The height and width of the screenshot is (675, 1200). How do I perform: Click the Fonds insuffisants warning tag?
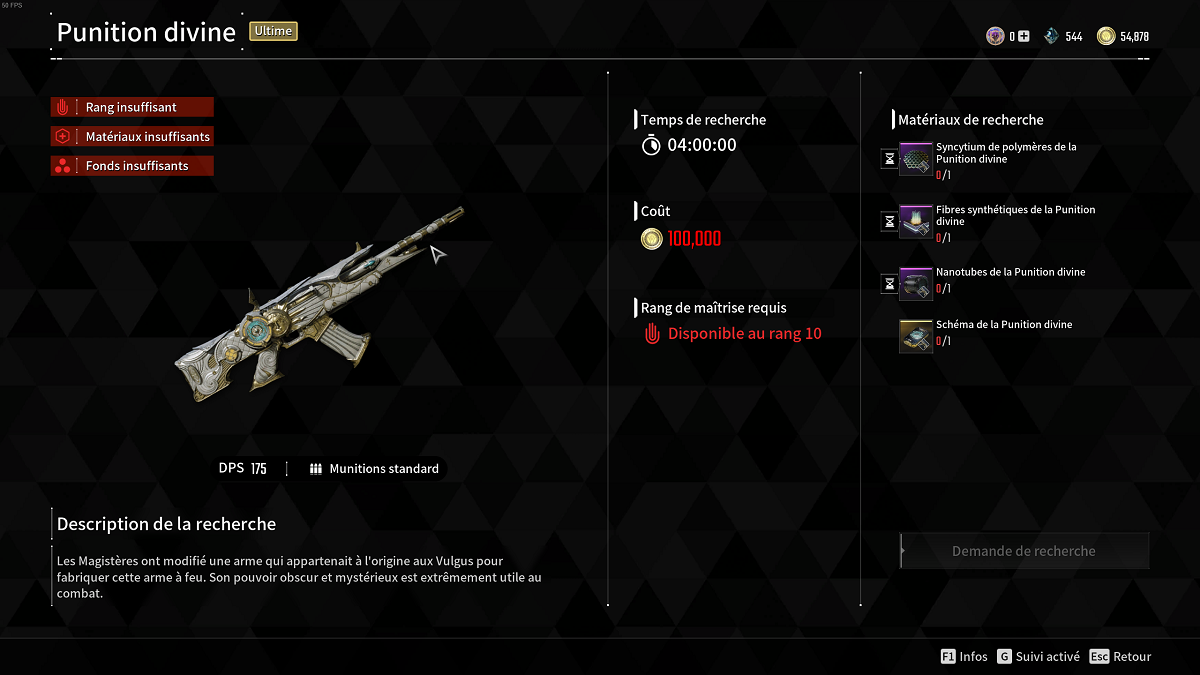click(132, 166)
